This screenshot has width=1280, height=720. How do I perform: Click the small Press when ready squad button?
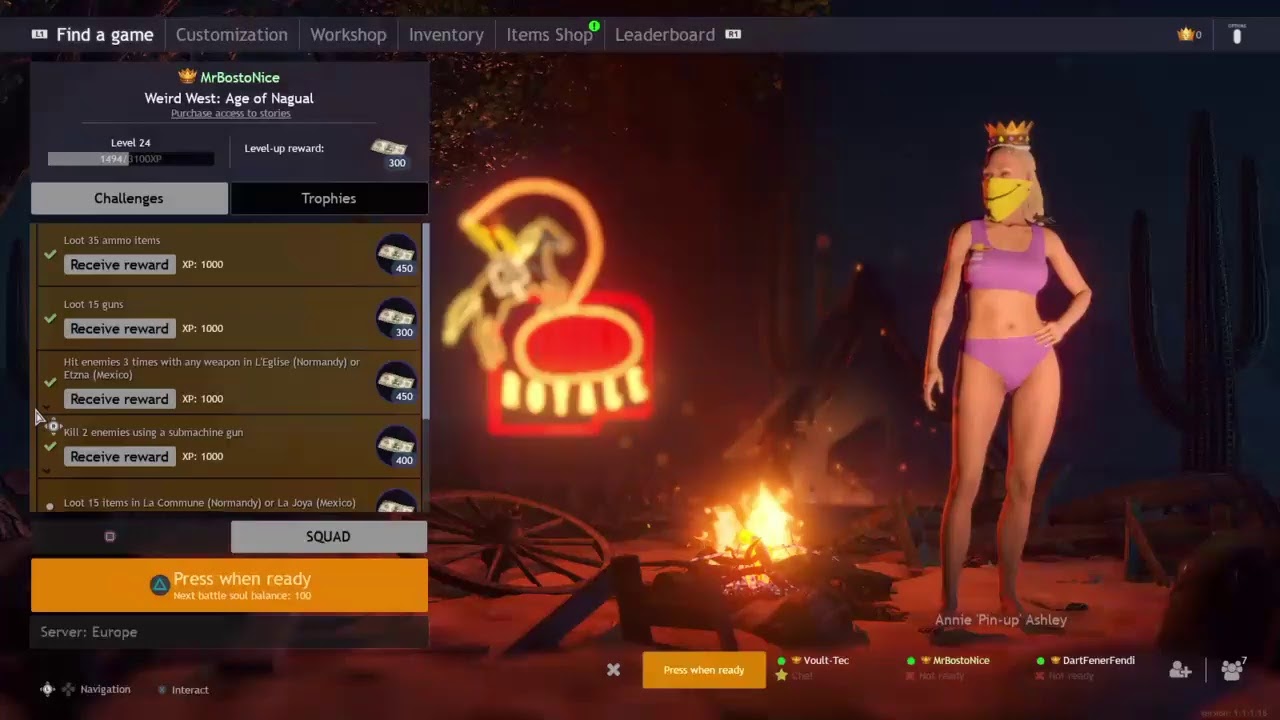pyautogui.click(x=703, y=670)
